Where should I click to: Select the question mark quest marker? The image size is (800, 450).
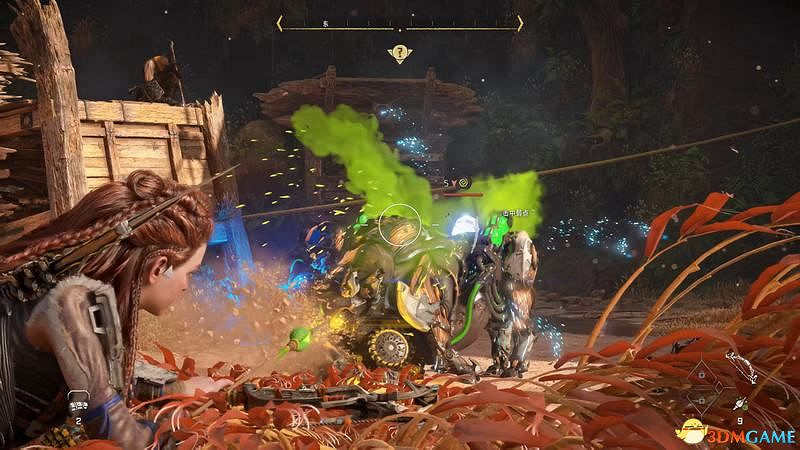pyautogui.click(x=400, y=53)
